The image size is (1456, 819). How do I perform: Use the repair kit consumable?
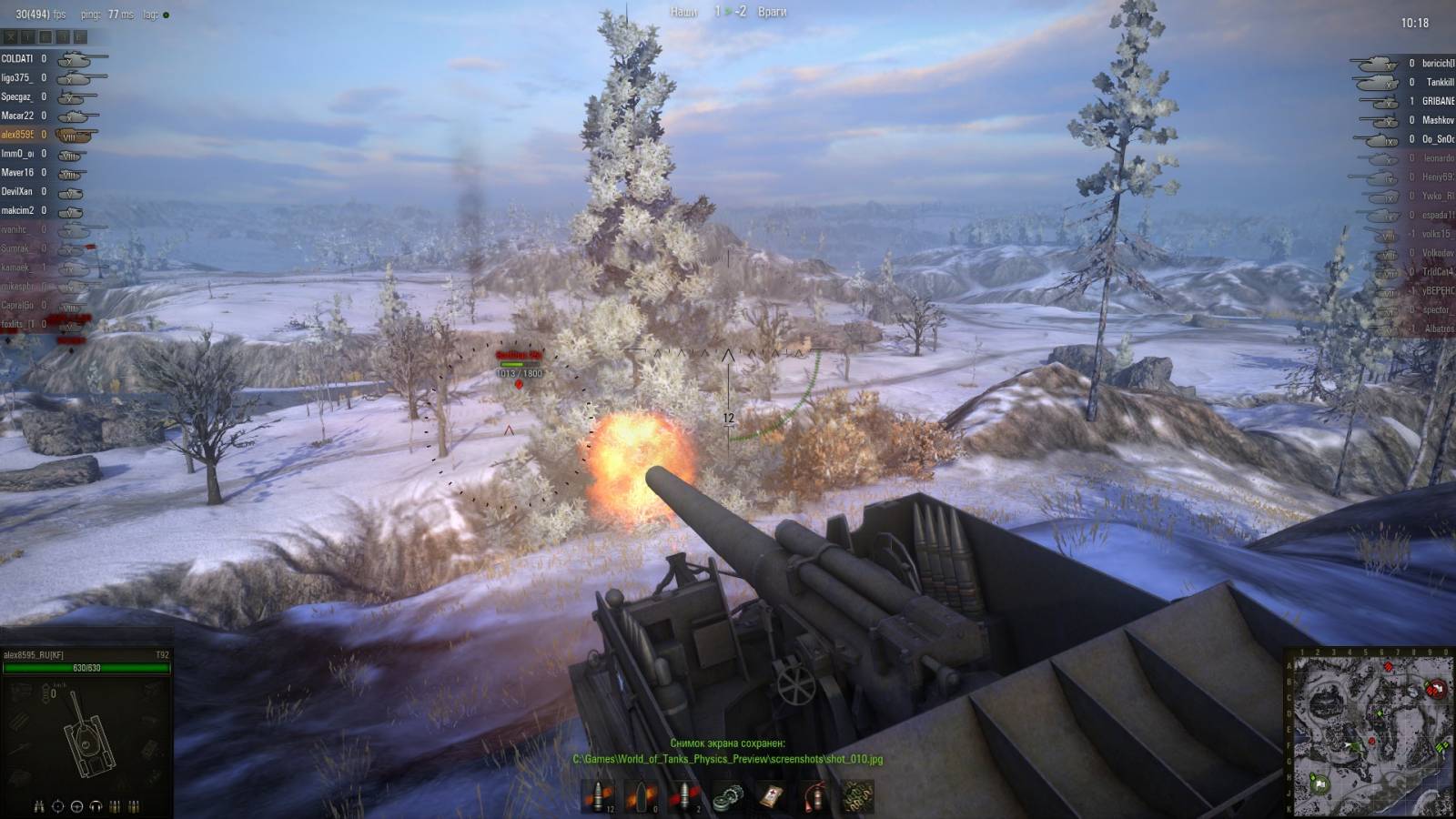[728, 796]
